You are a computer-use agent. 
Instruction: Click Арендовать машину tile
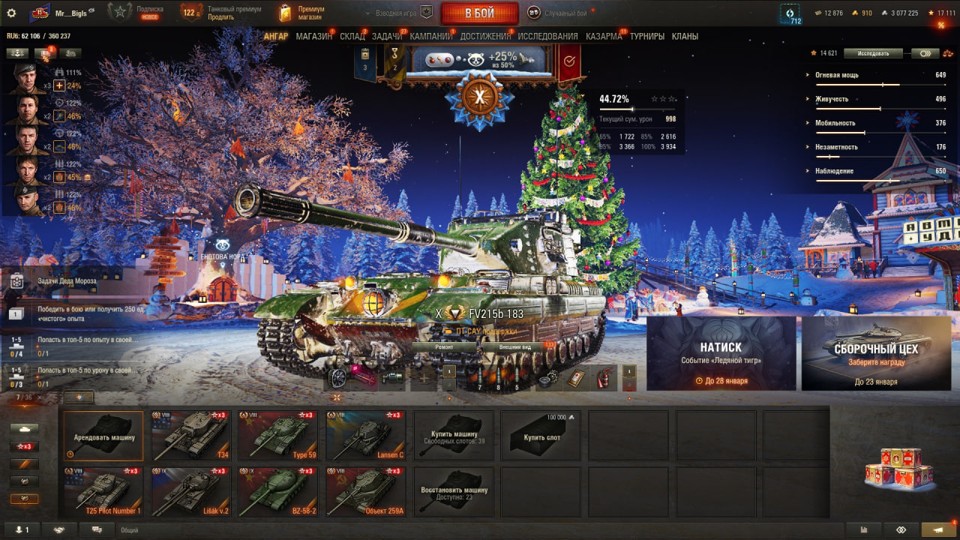(x=104, y=435)
